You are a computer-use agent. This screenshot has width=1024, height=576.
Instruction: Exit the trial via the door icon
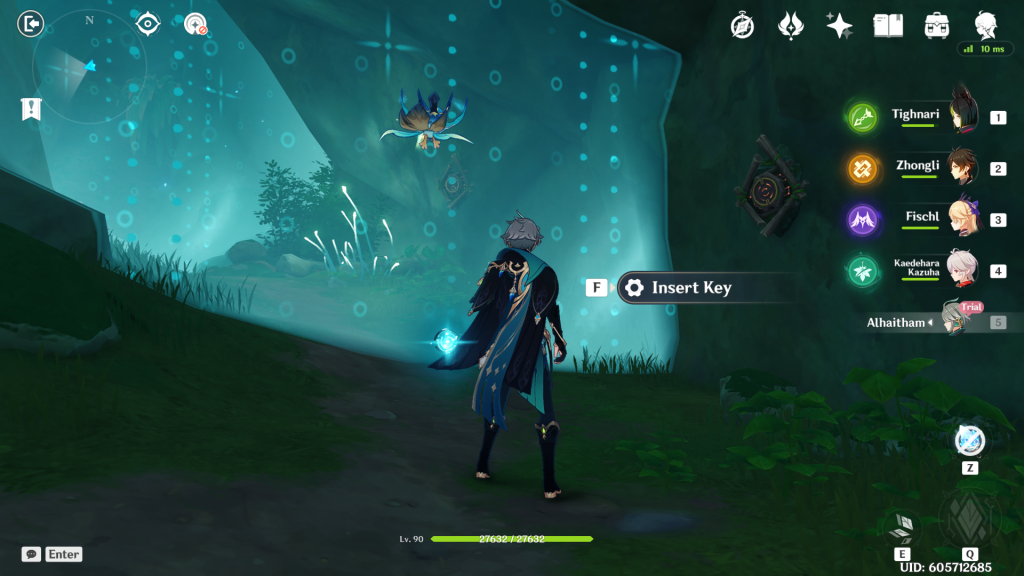(31, 23)
